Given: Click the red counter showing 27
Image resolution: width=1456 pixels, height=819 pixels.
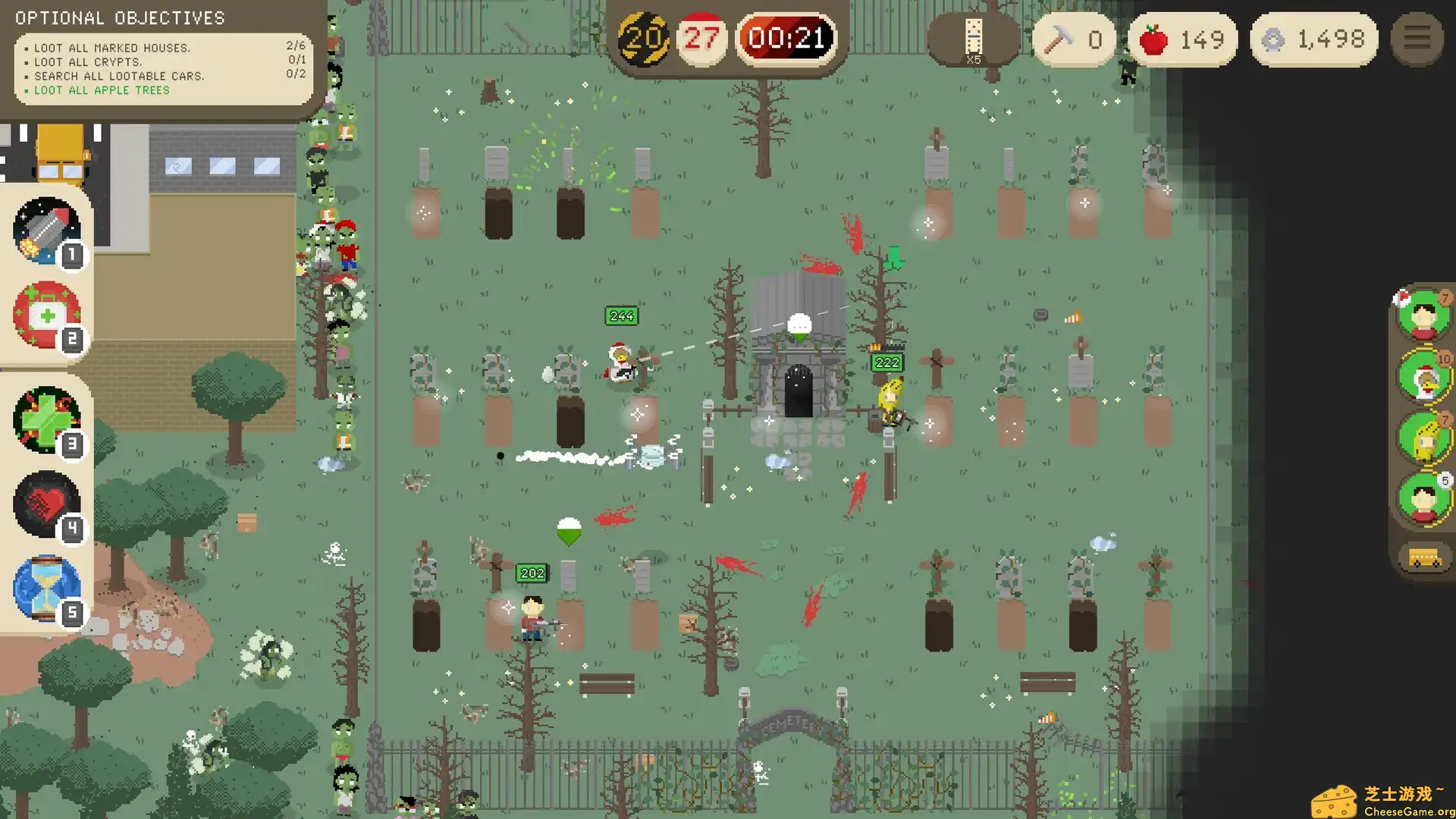Looking at the screenshot, I should click(x=701, y=38).
